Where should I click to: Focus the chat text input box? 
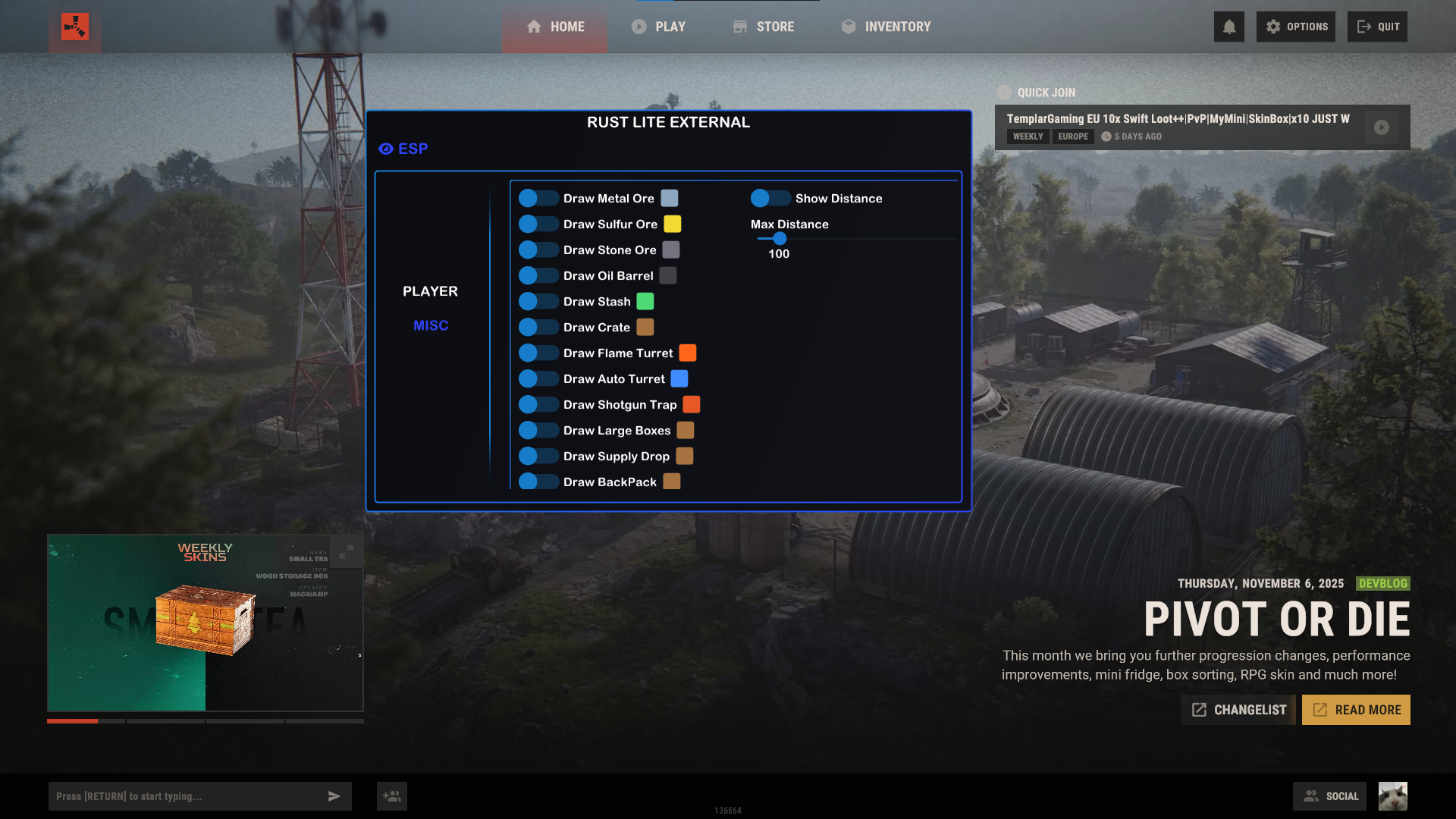[x=186, y=796]
